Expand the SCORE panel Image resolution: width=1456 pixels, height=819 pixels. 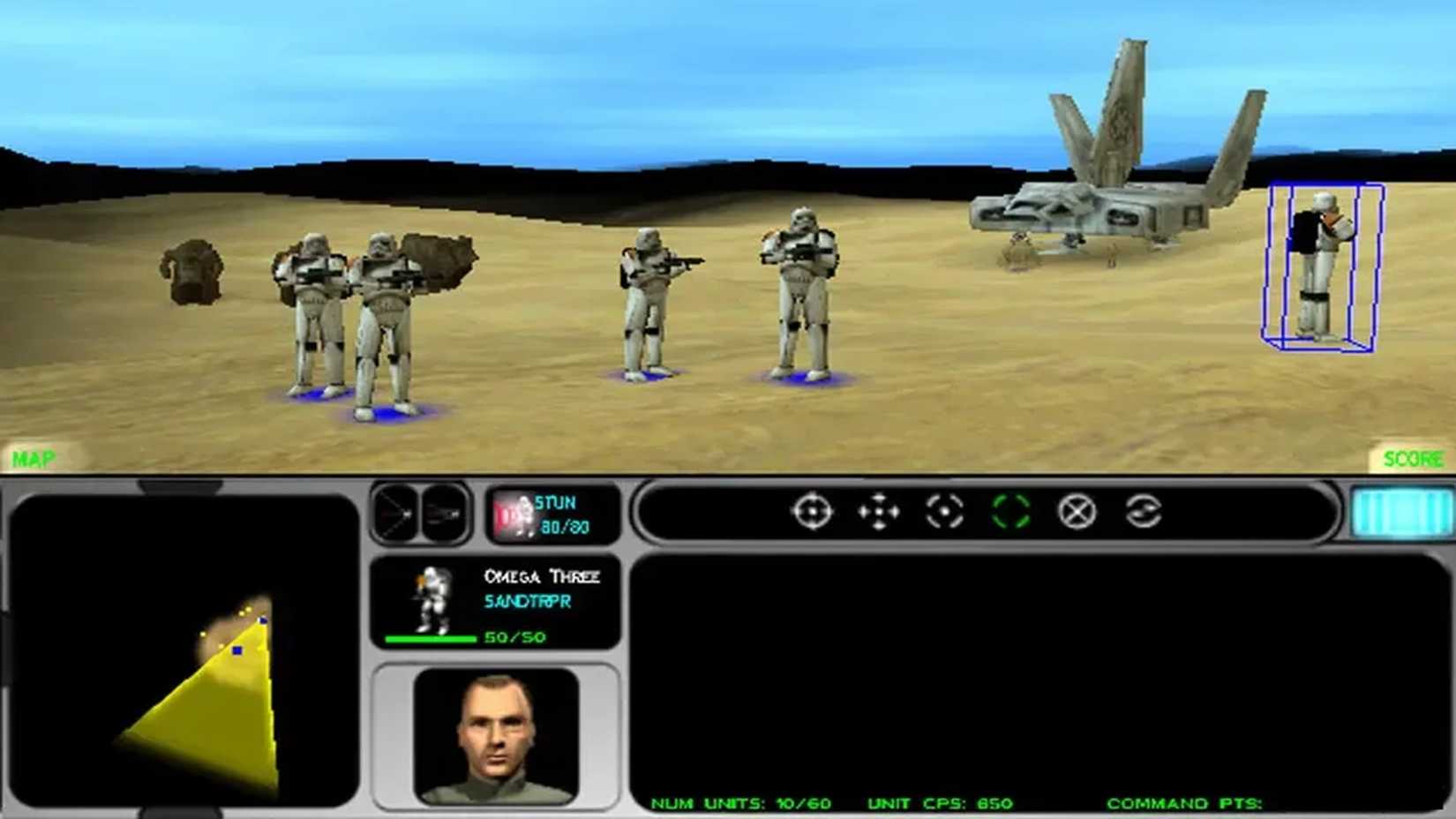[1415, 458]
